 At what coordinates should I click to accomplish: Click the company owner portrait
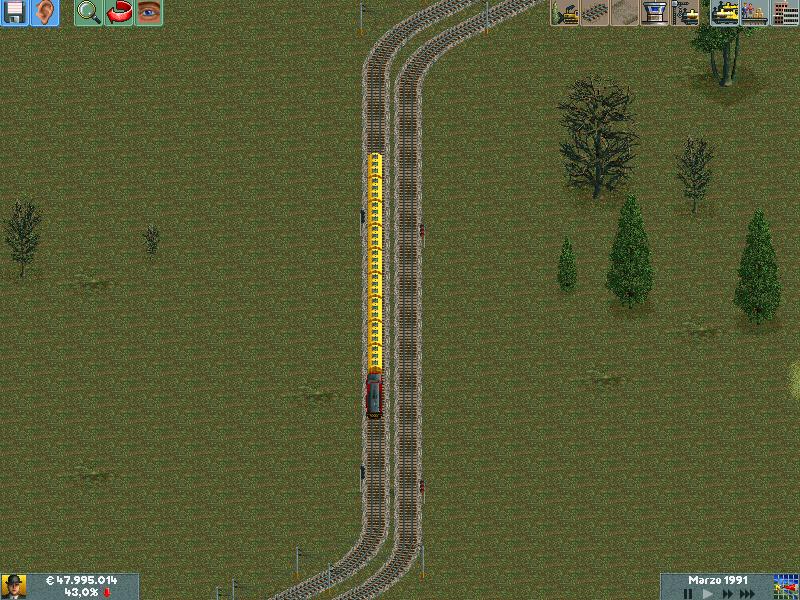coord(14,586)
